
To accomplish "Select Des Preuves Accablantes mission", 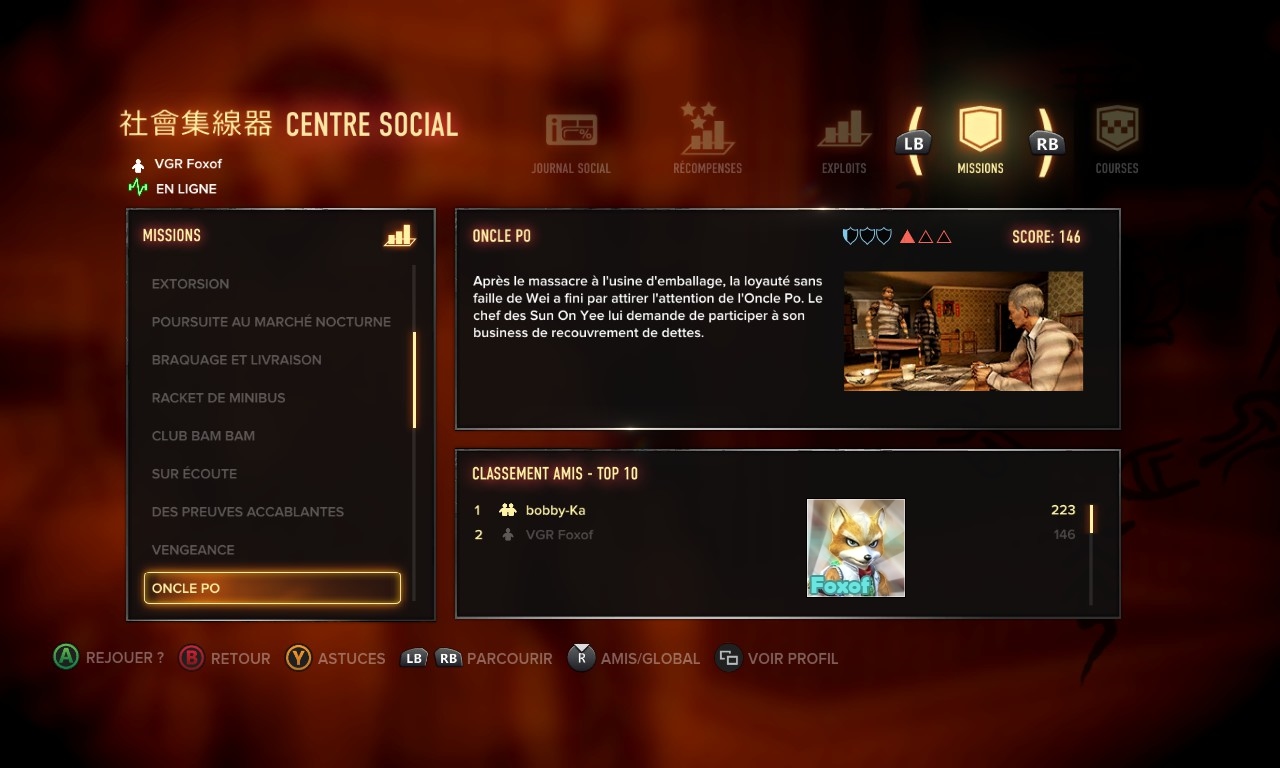I will click(247, 512).
